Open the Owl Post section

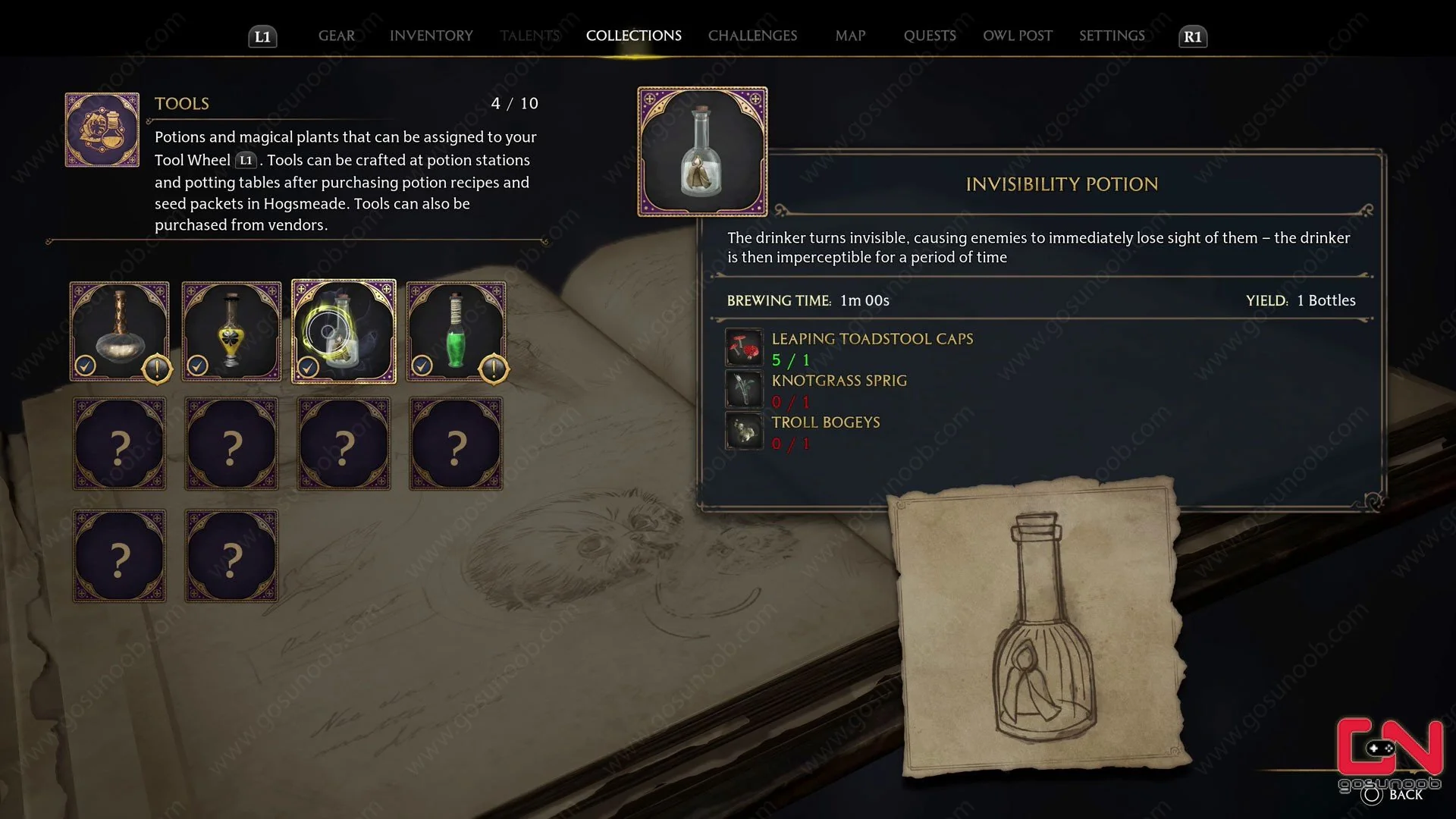point(1017,35)
